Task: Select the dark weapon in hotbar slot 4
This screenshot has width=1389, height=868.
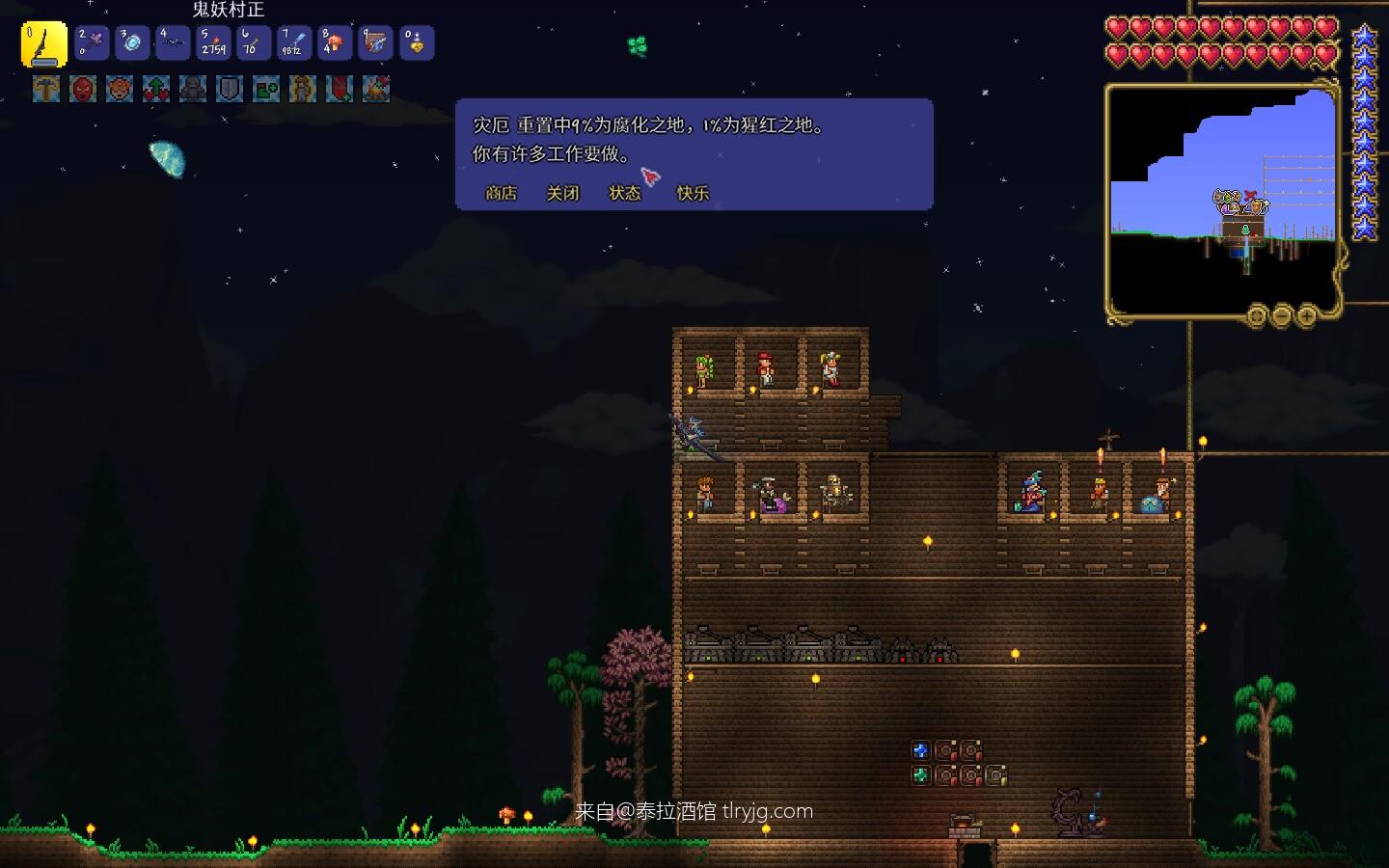Action: [174, 43]
